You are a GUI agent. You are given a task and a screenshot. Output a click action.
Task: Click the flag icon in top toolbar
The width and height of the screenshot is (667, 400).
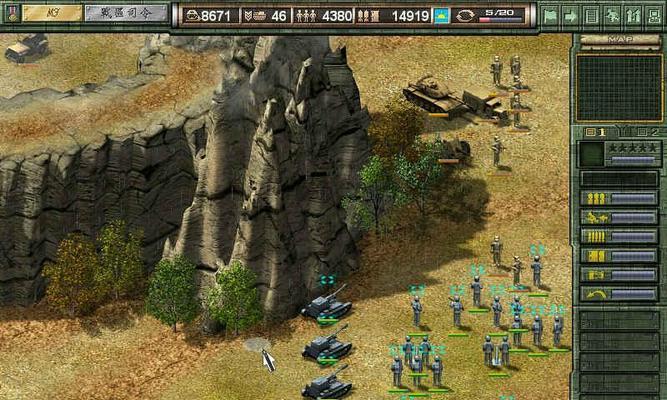click(551, 15)
